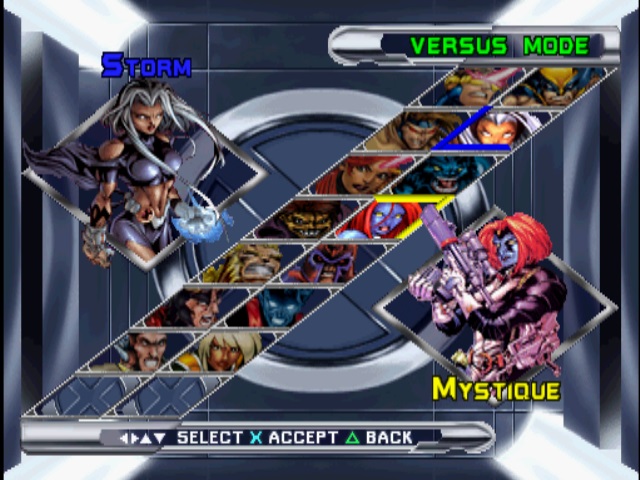Select the helmeted Magneto portrait

pyautogui.click(x=318, y=260)
